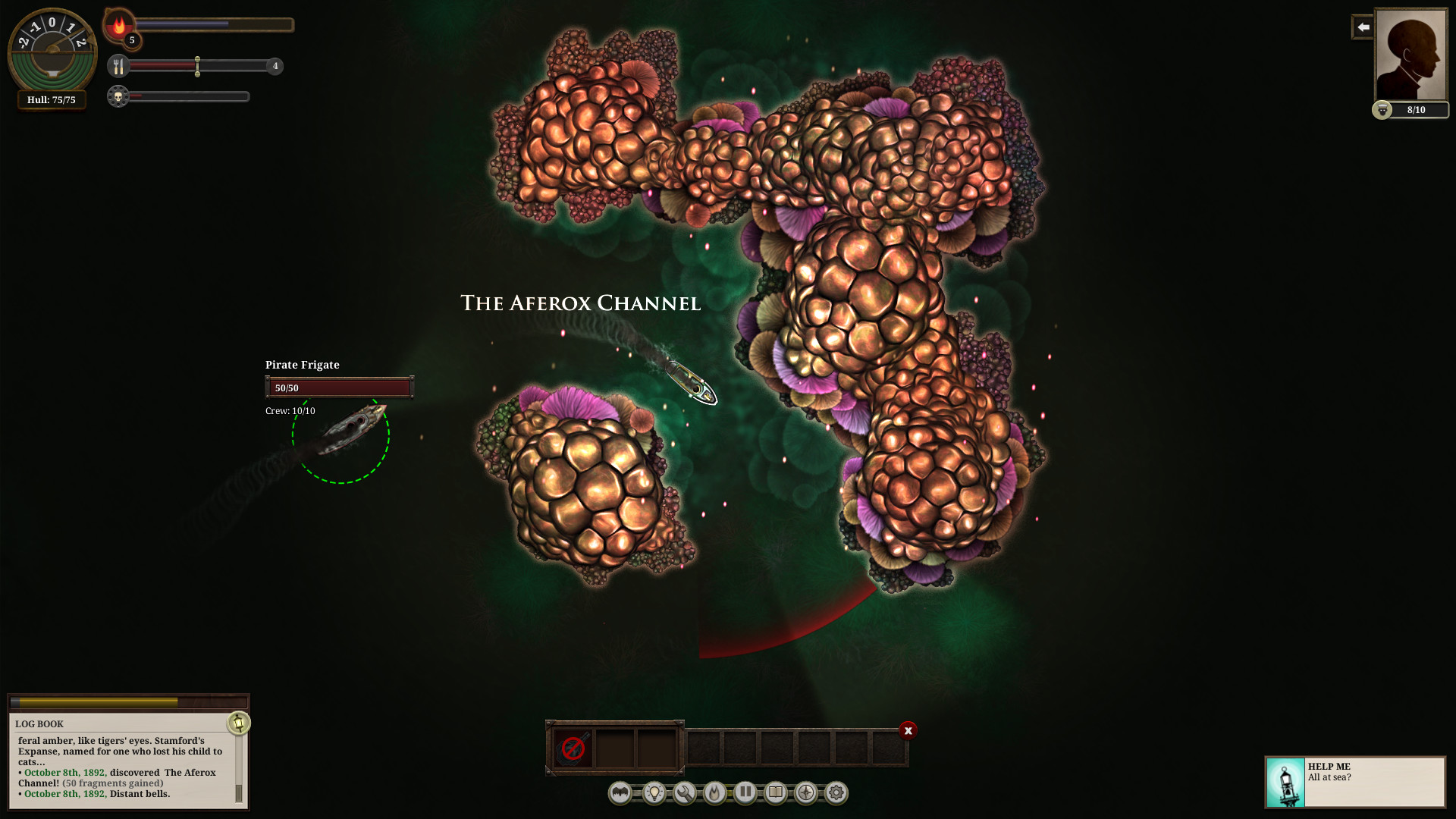The width and height of the screenshot is (1456, 819).
Task: Close the weapon bar with the red X
Action: [x=908, y=730]
